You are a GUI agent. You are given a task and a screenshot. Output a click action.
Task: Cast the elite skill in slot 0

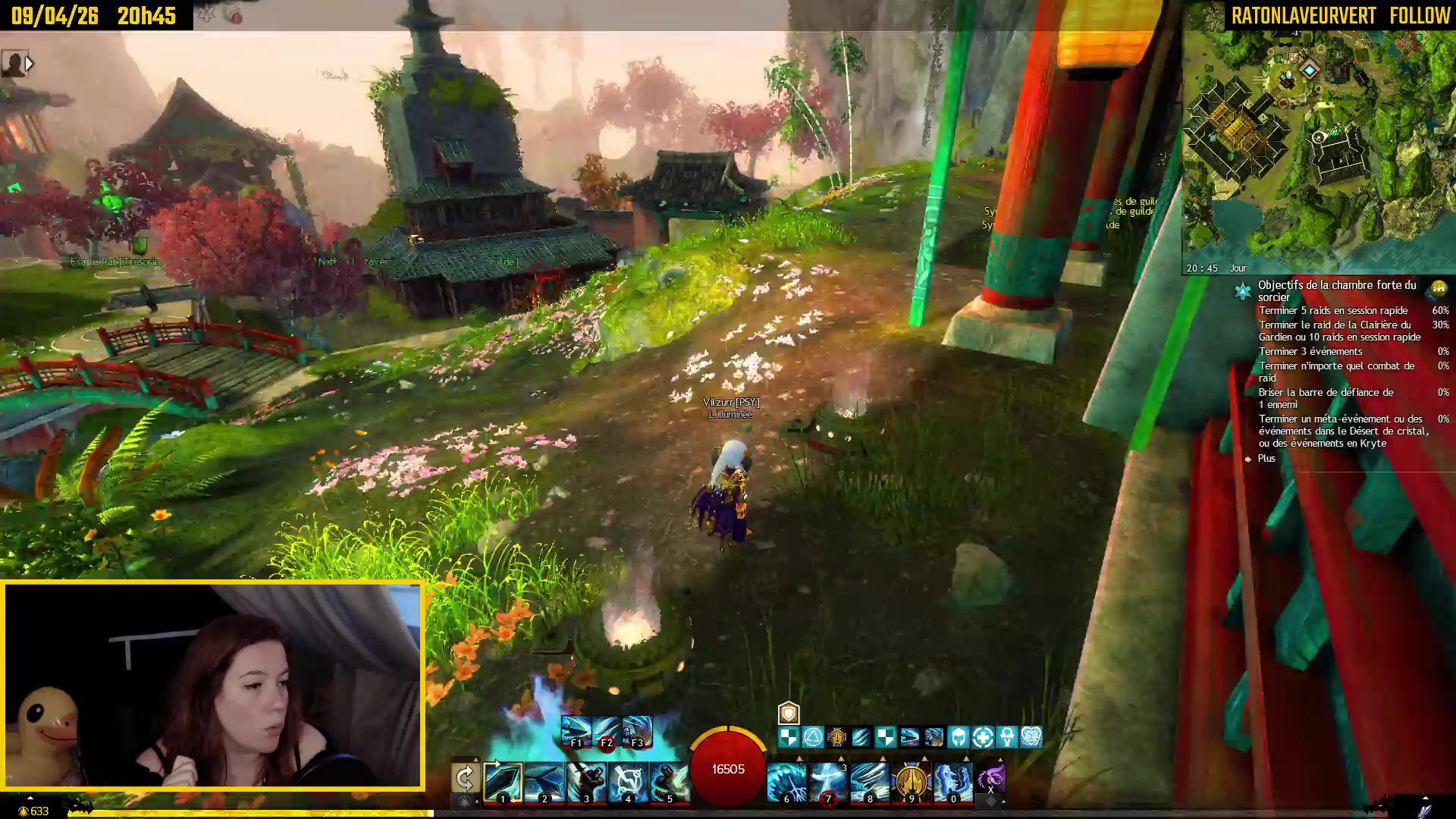click(952, 782)
